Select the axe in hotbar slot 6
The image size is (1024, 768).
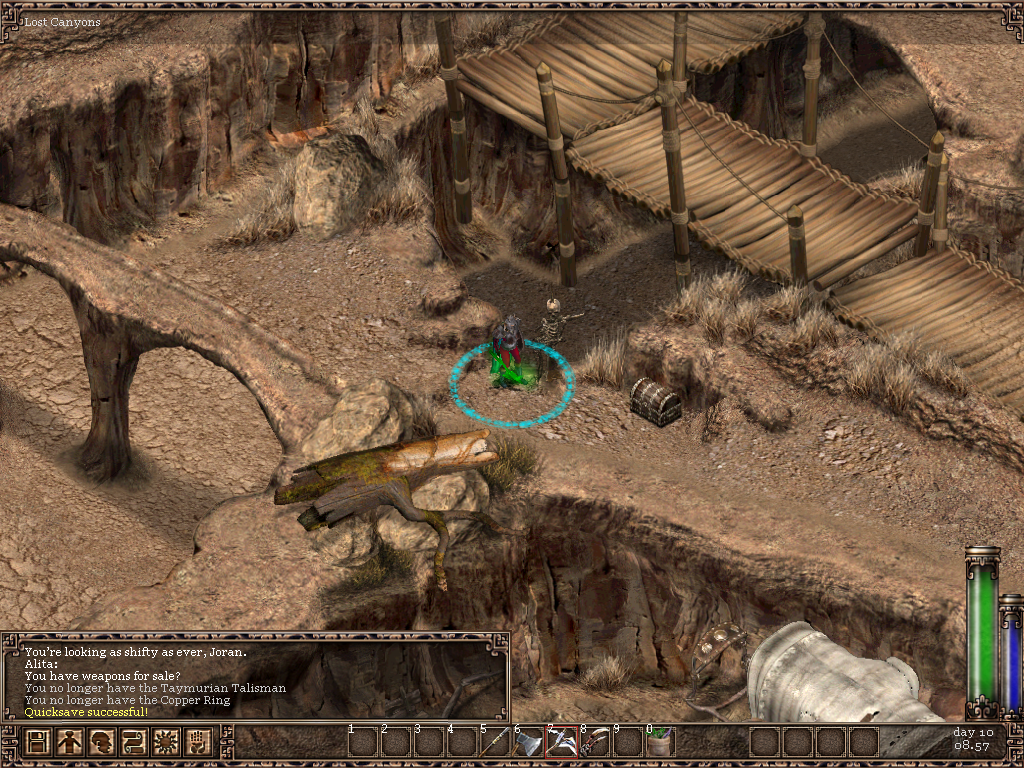[x=529, y=742]
